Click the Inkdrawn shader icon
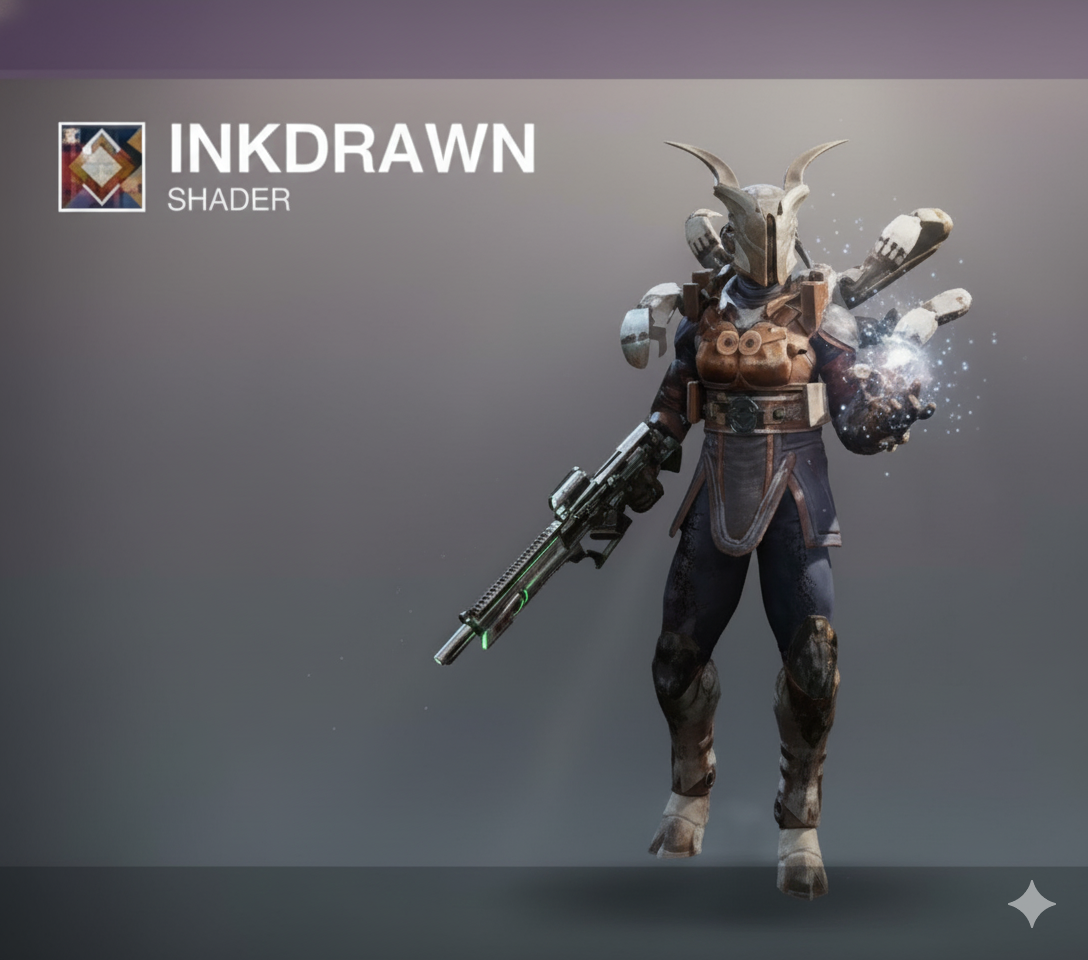This screenshot has width=1088, height=960. (102, 167)
